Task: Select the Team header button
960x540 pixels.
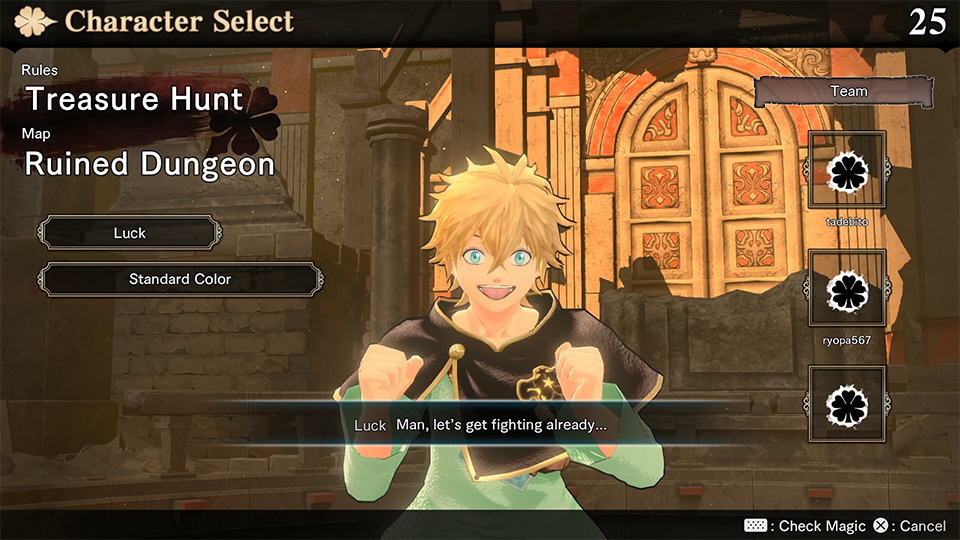Action: click(848, 91)
